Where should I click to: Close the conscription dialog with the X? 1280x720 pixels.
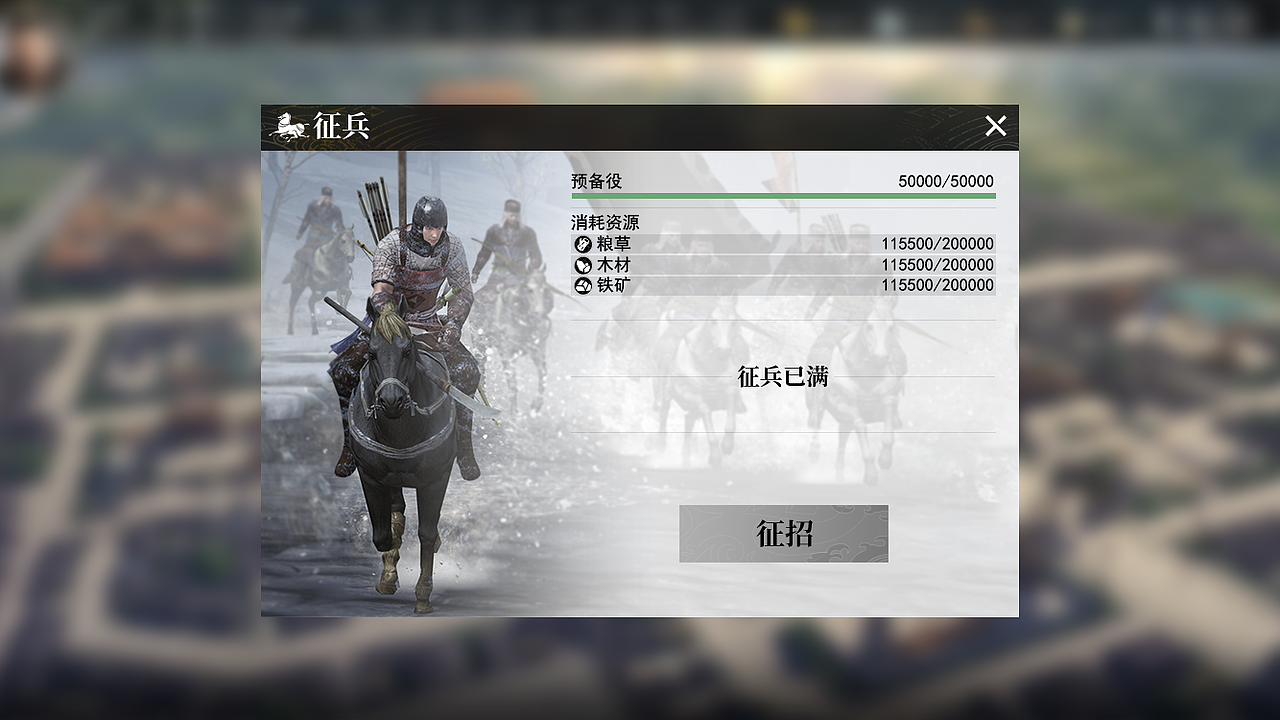pos(996,126)
